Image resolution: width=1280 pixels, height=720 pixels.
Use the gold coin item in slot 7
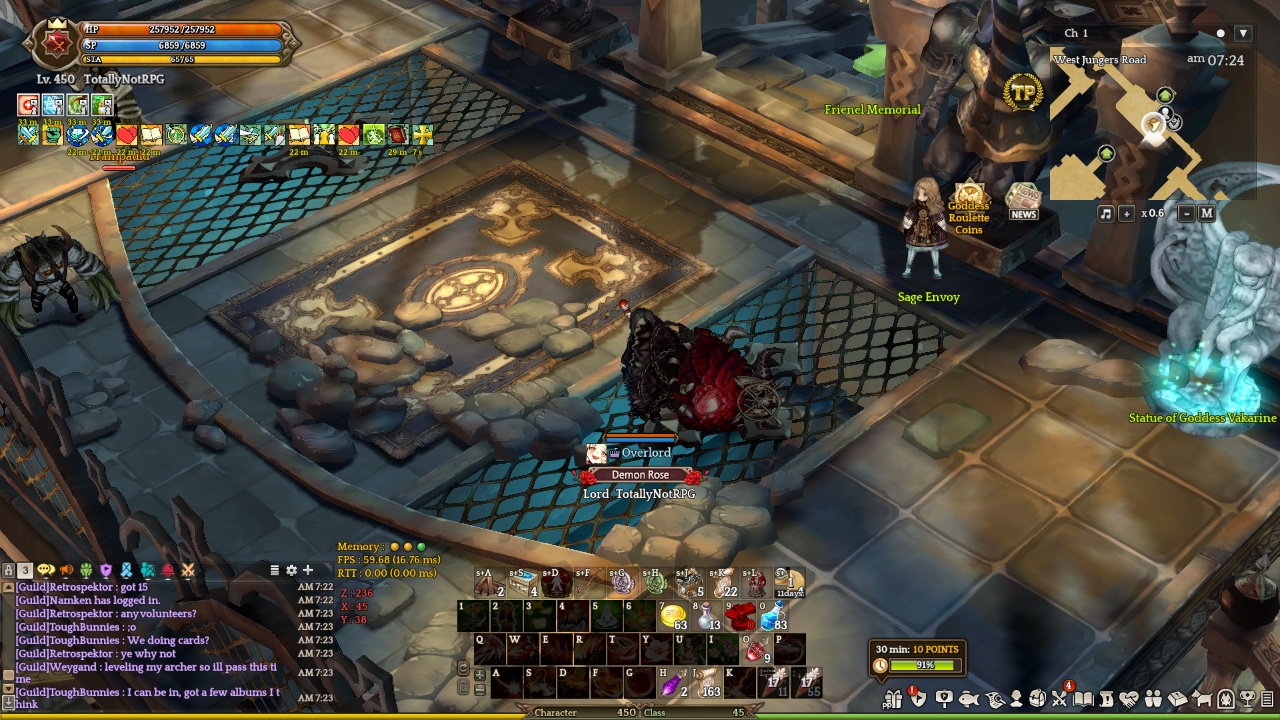tap(673, 616)
